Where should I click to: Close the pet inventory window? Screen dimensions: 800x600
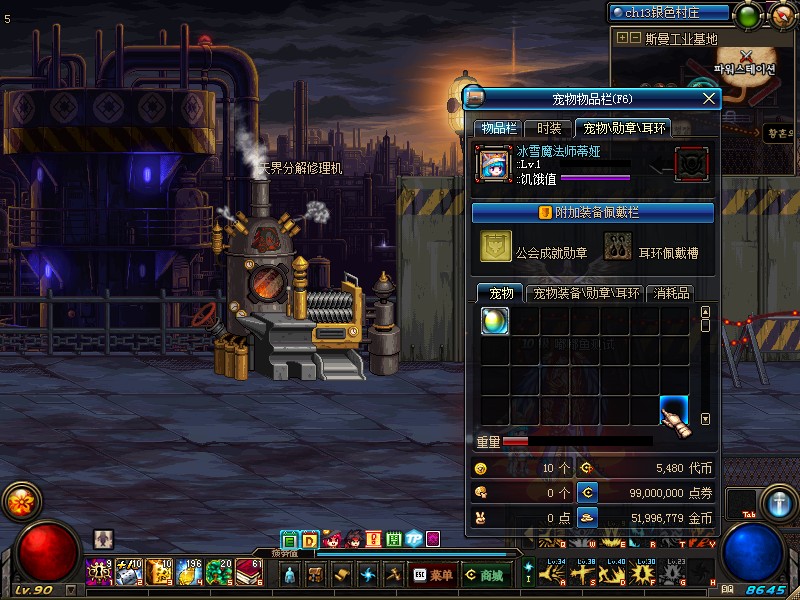click(710, 98)
